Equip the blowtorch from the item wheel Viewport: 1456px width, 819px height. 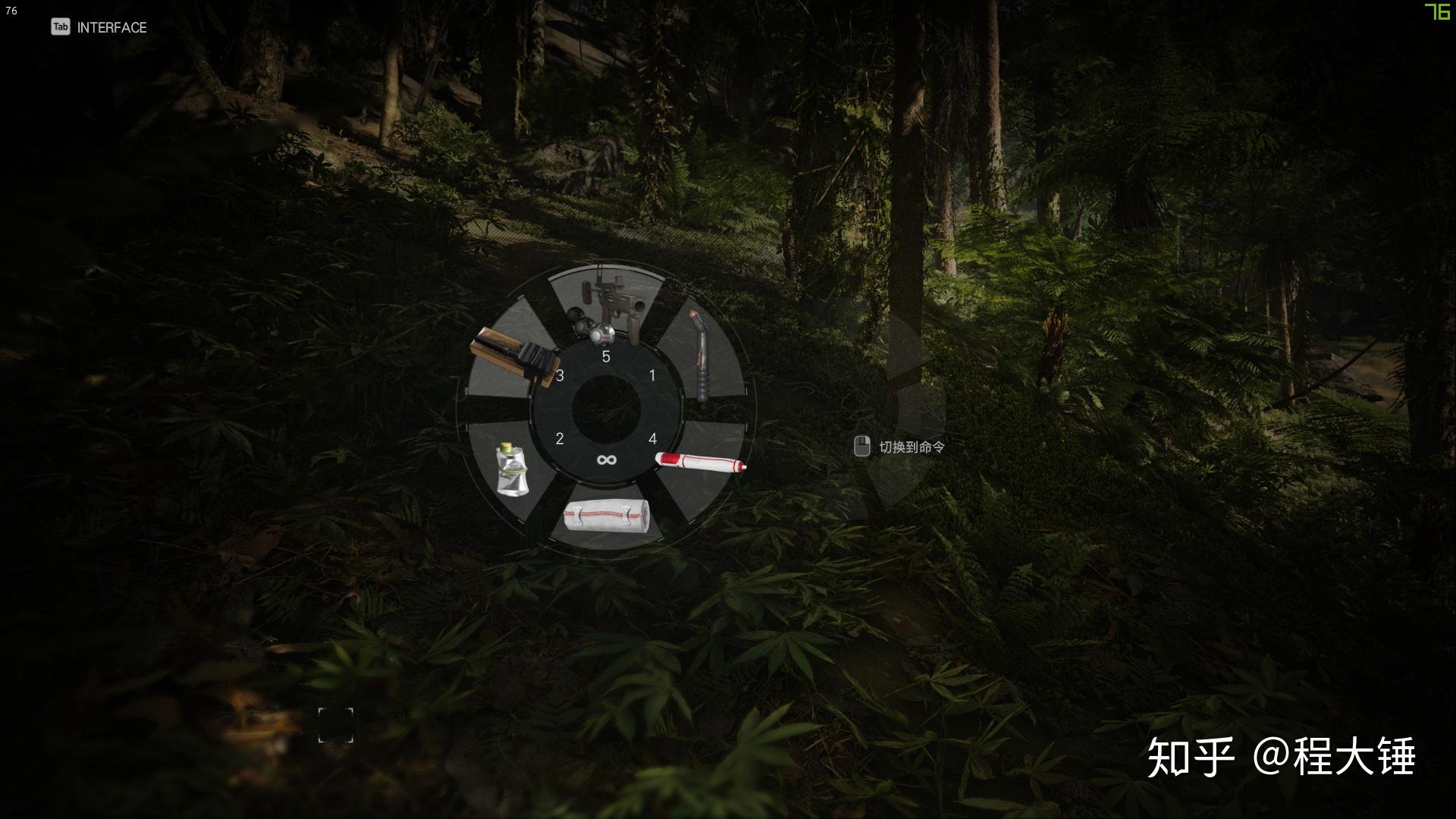pos(702,355)
